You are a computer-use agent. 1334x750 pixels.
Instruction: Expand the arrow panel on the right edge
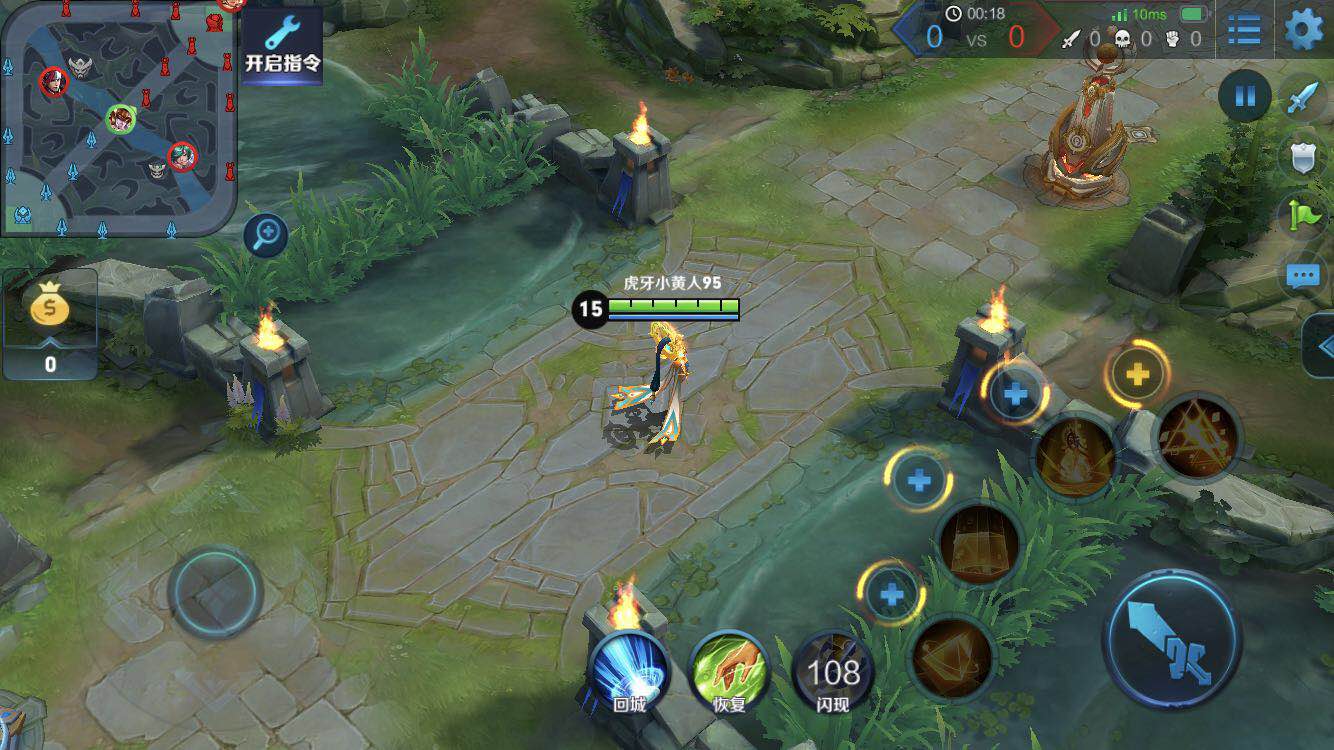pos(1322,346)
